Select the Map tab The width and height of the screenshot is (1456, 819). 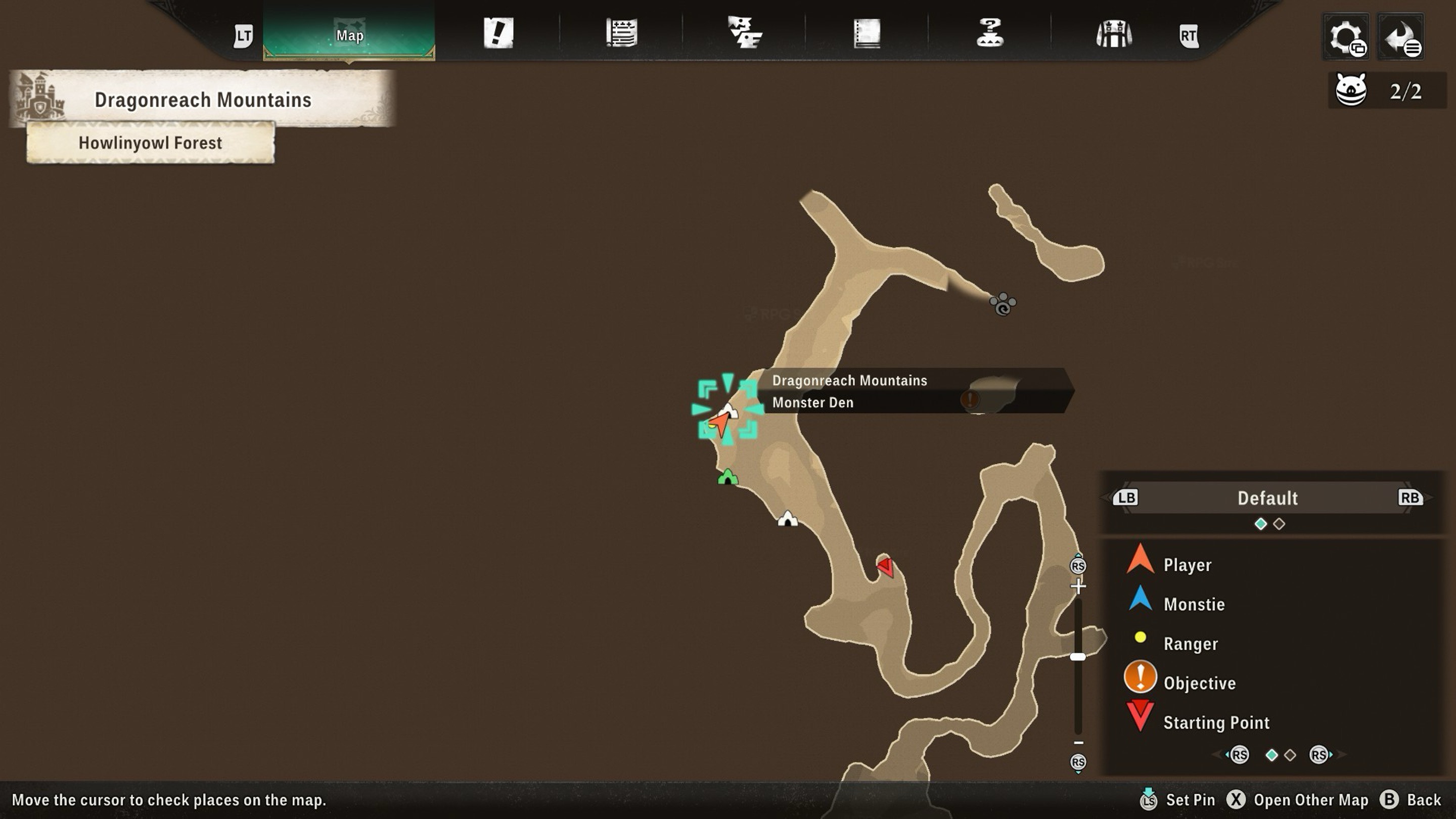[x=349, y=35]
